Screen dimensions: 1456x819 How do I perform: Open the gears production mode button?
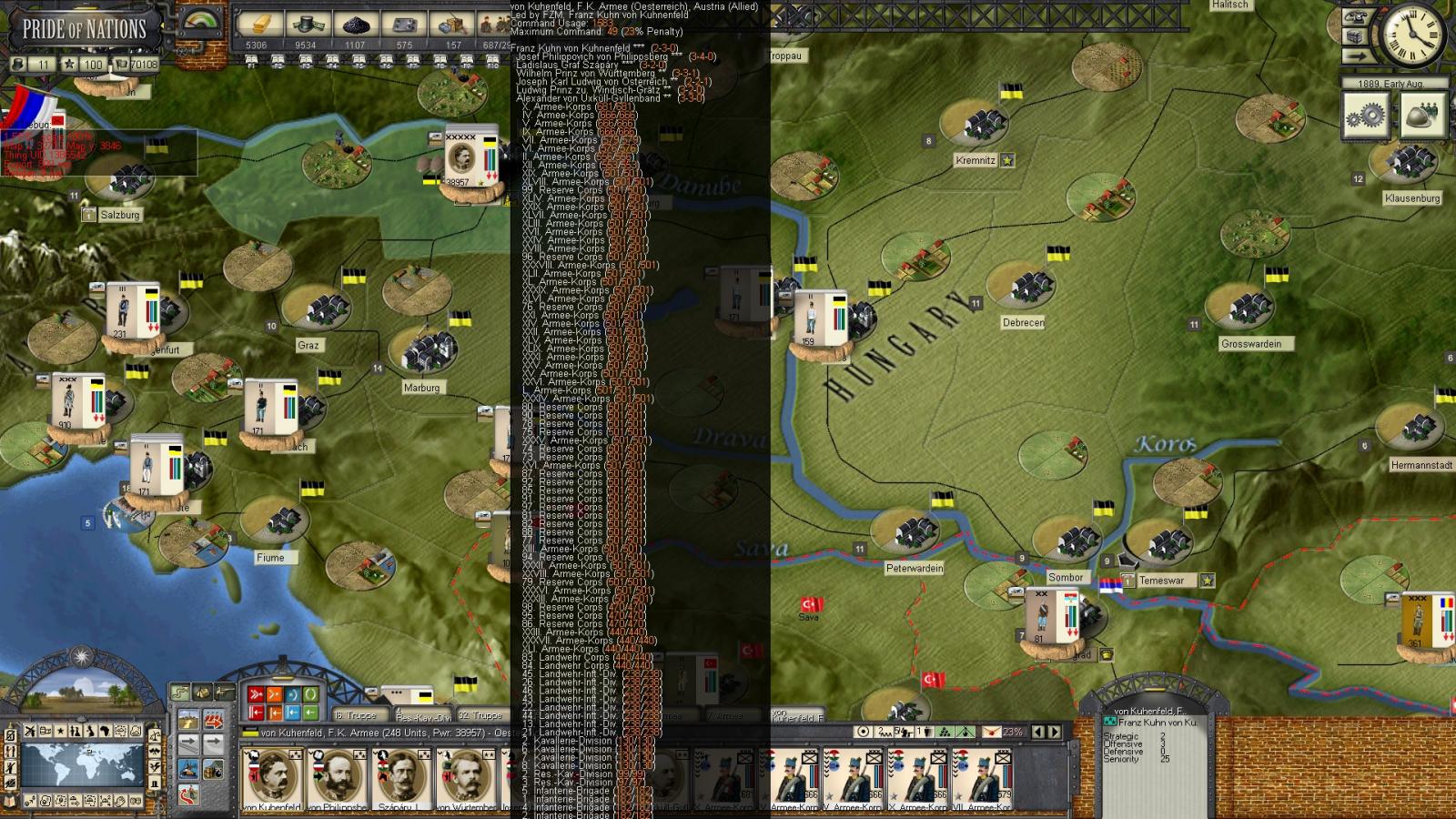tap(1366, 115)
